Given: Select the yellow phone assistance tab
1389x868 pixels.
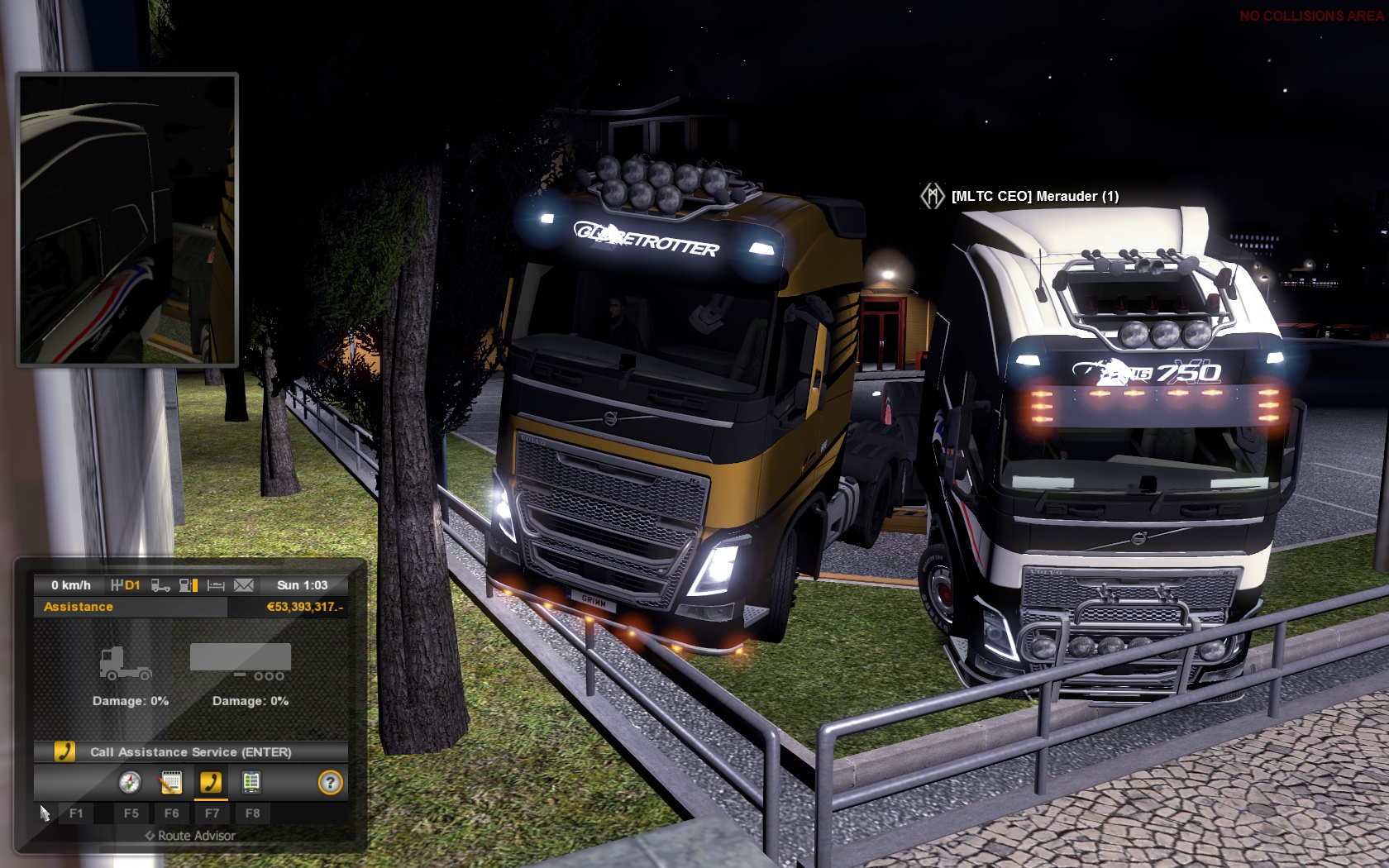Looking at the screenshot, I should pos(211,782).
